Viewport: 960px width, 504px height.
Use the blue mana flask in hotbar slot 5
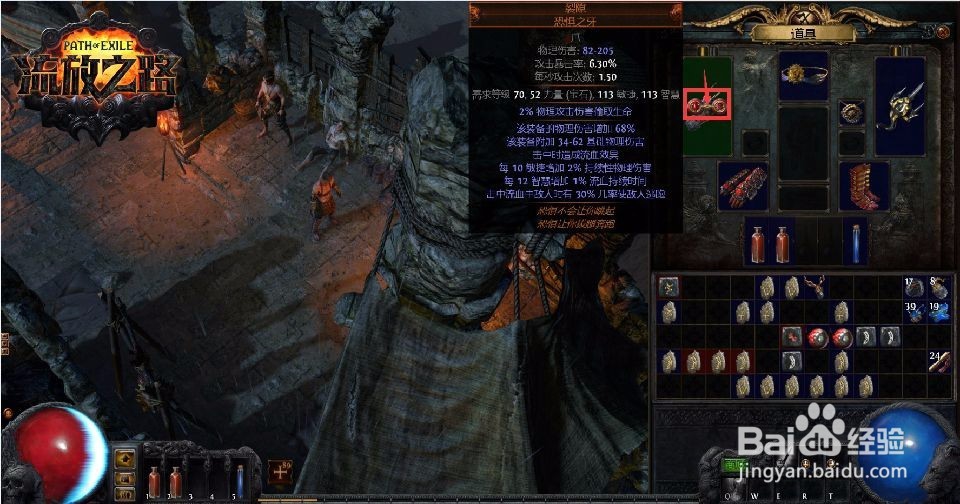coord(240,481)
